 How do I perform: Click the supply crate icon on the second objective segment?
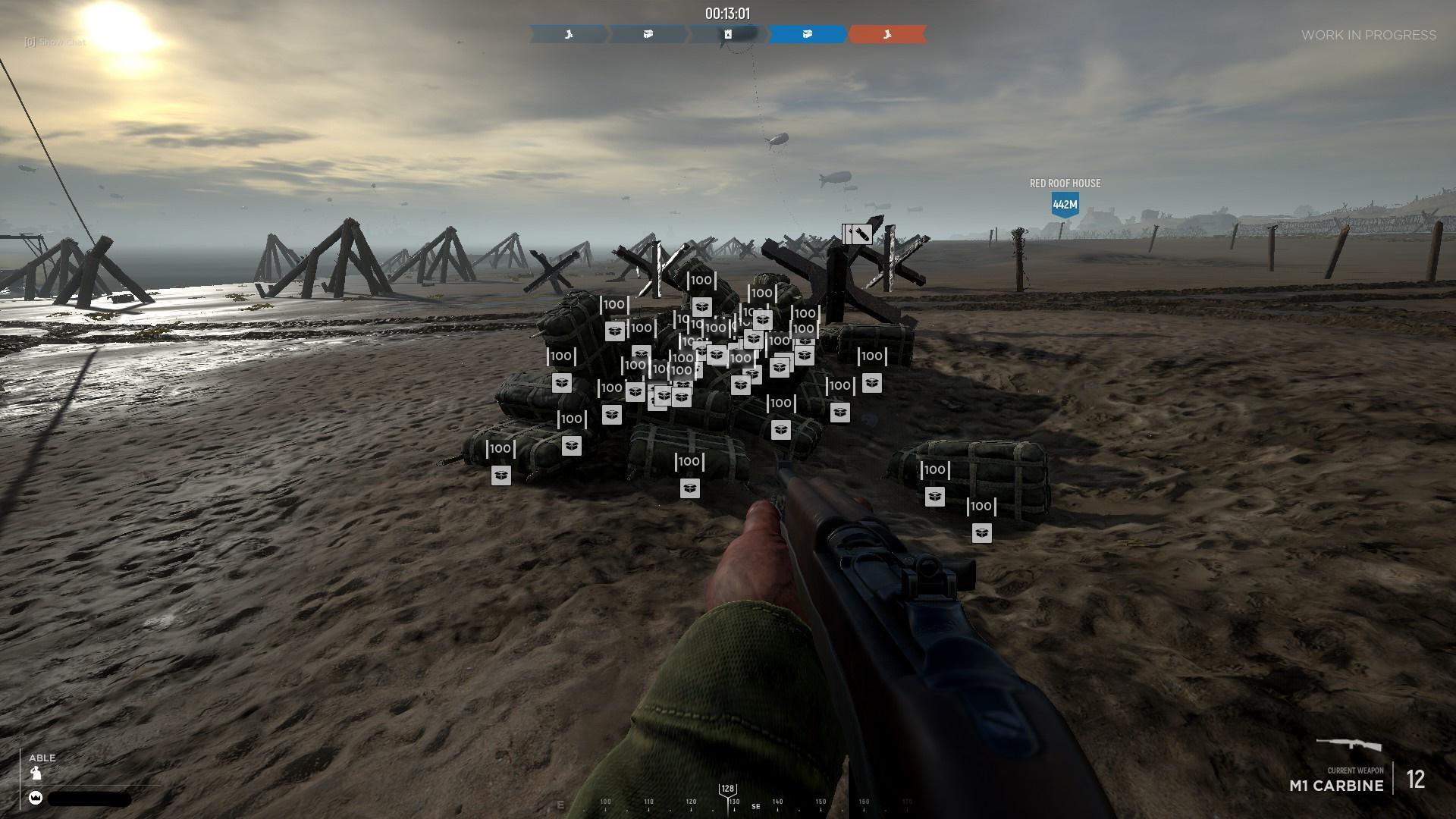[x=648, y=34]
